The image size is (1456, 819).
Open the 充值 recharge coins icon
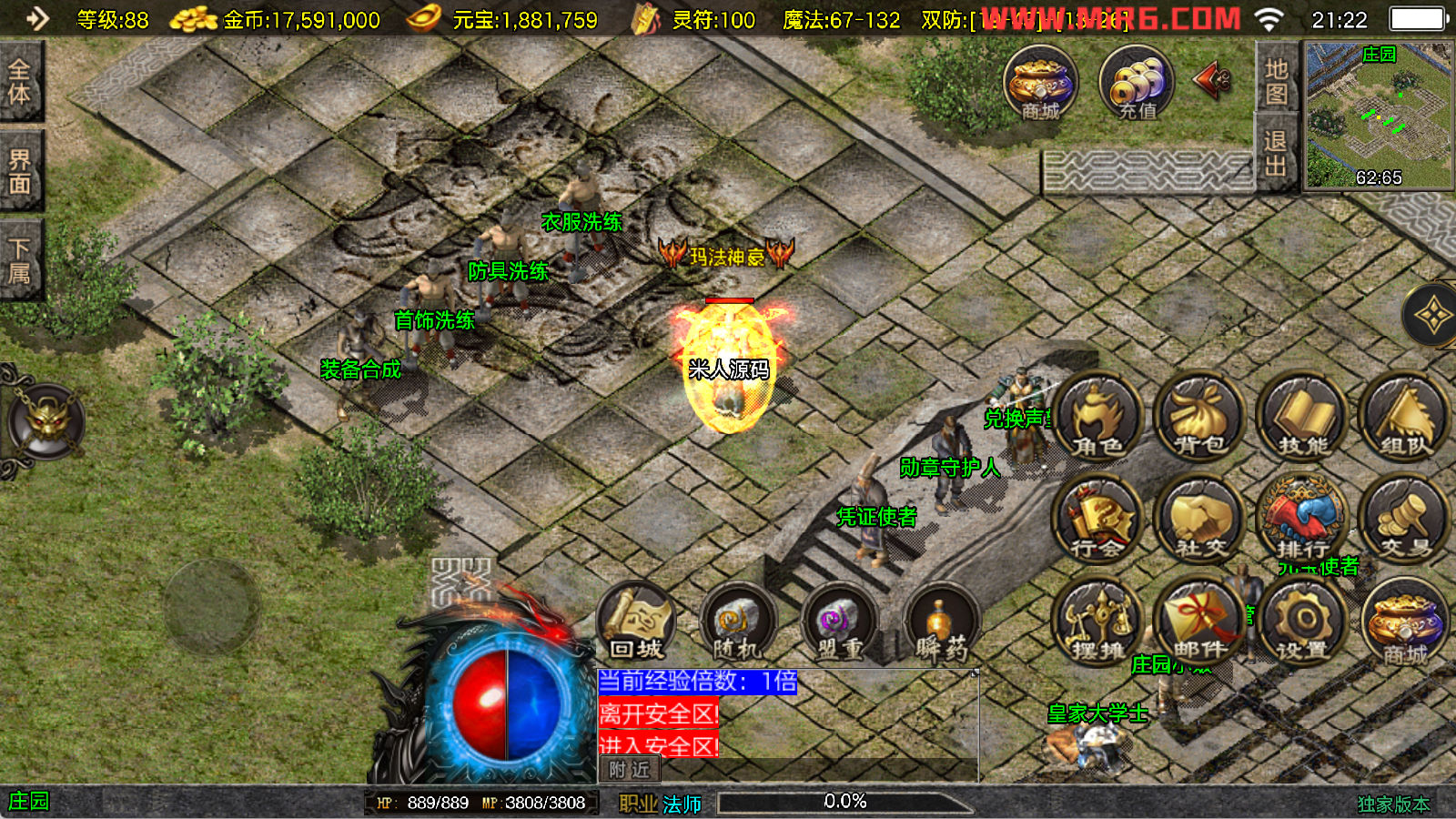coord(1137,84)
